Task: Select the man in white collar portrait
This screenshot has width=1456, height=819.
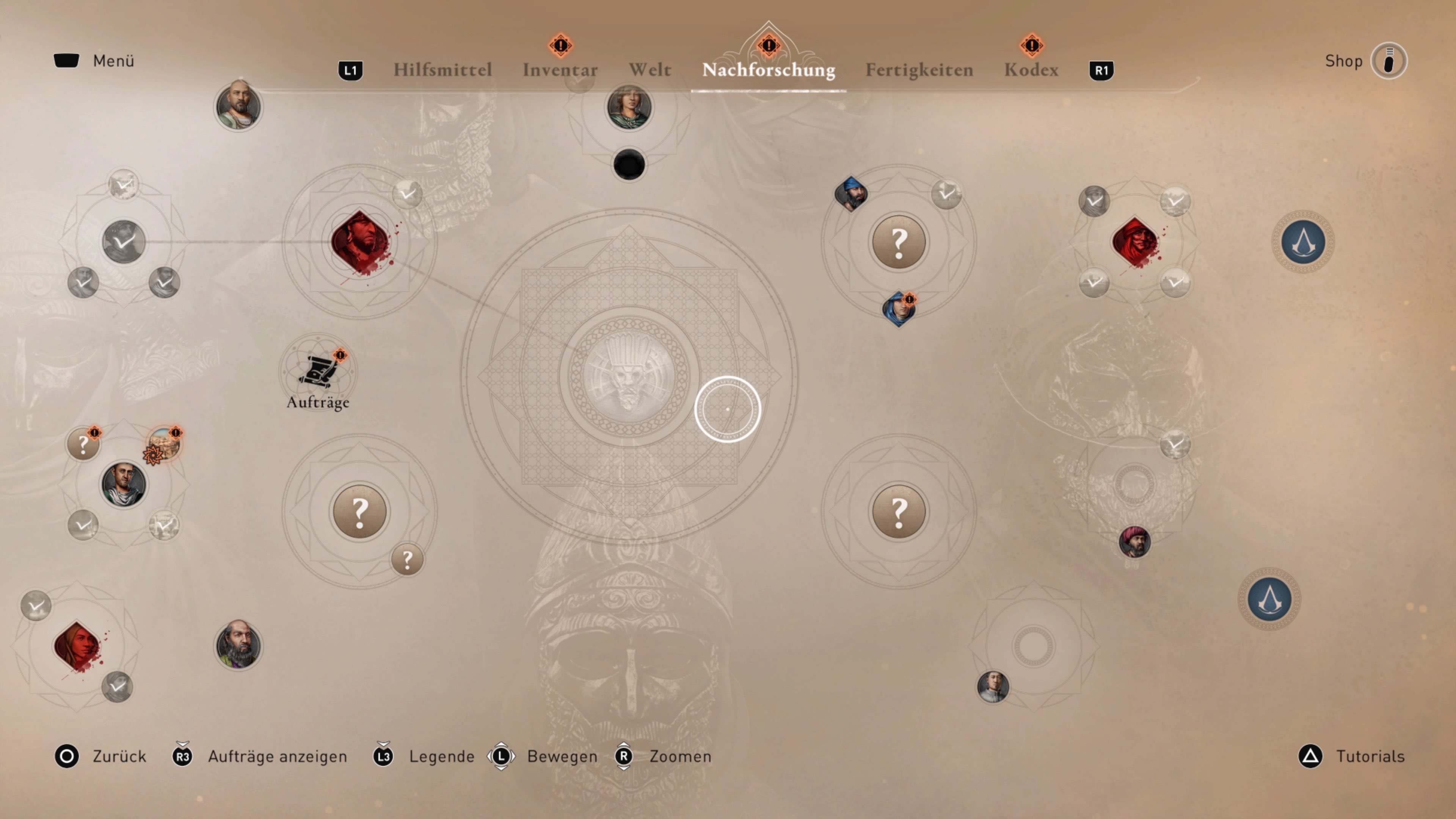Action: pos(993,687)
